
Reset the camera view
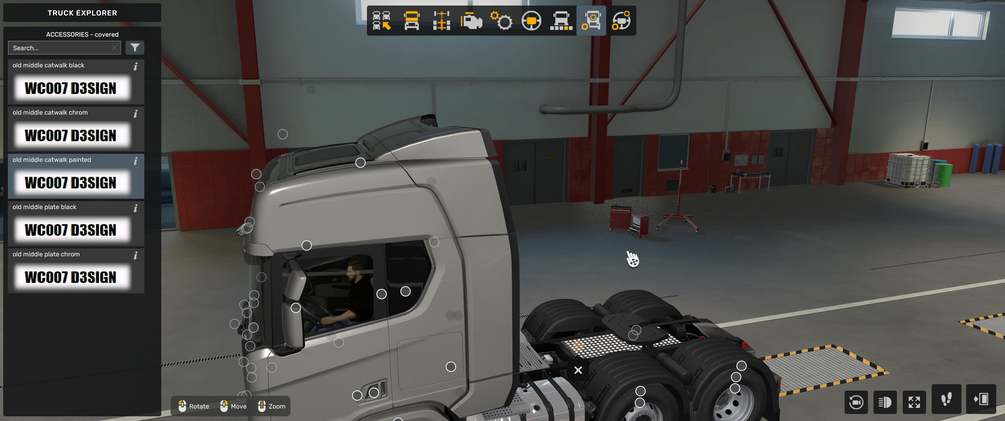click(x=856, y=401)
